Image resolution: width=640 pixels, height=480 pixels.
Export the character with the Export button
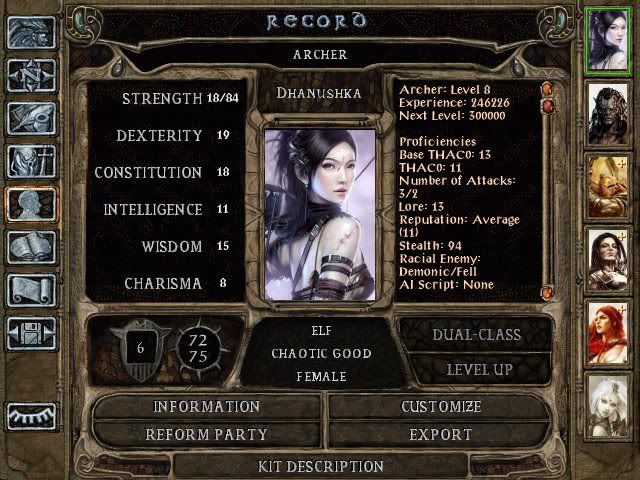tap(441, 435)
